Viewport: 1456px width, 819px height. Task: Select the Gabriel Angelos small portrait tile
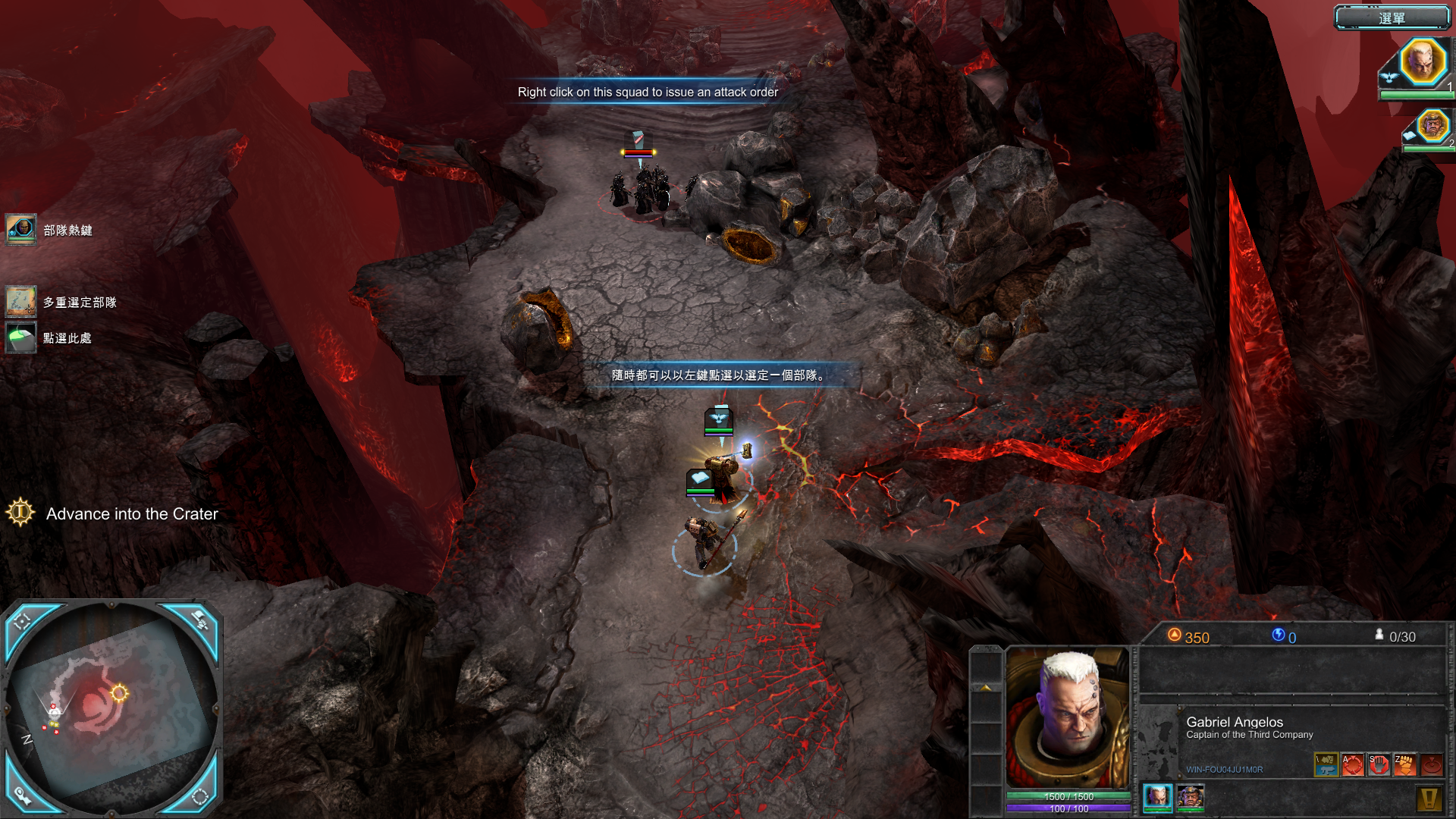coord(1157,796)
